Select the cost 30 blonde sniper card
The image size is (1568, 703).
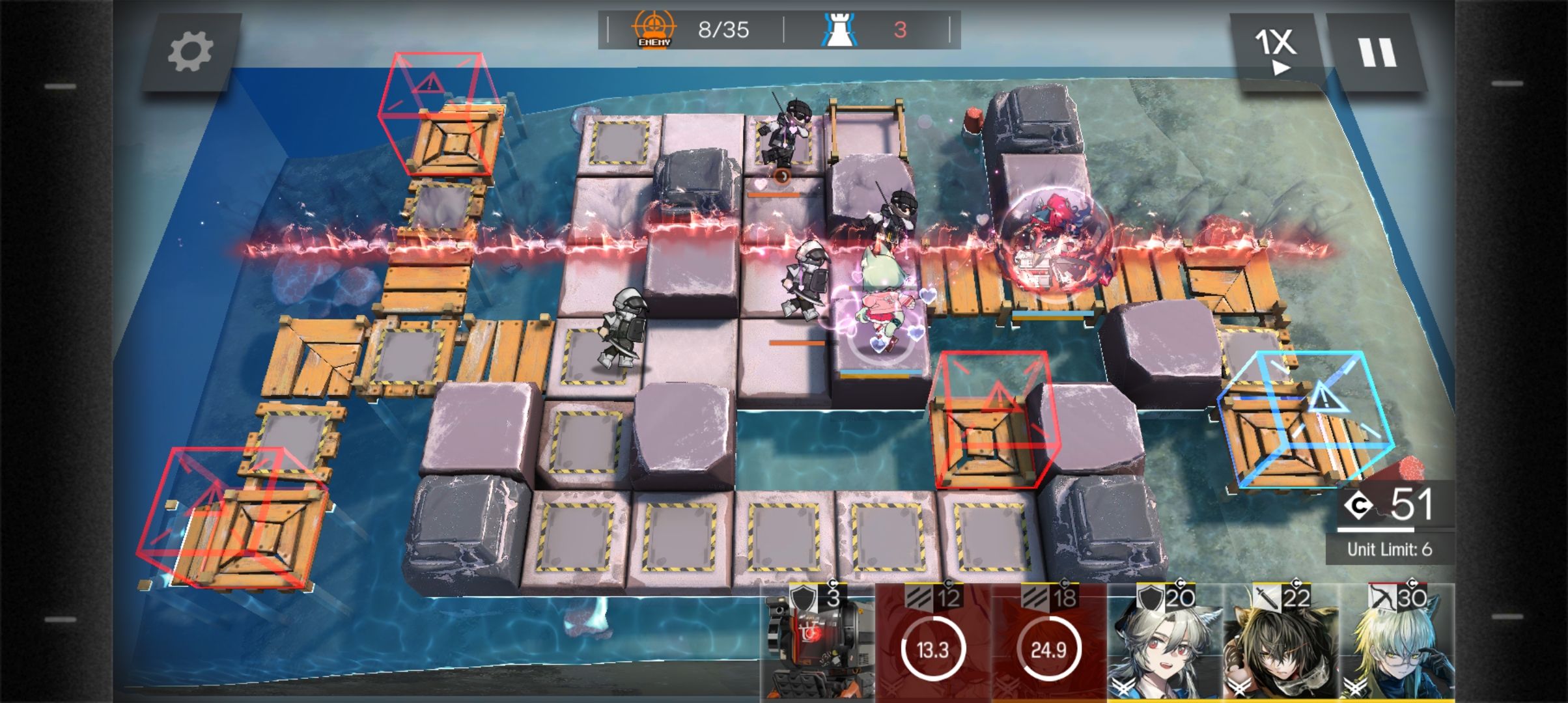(1396, 641)
